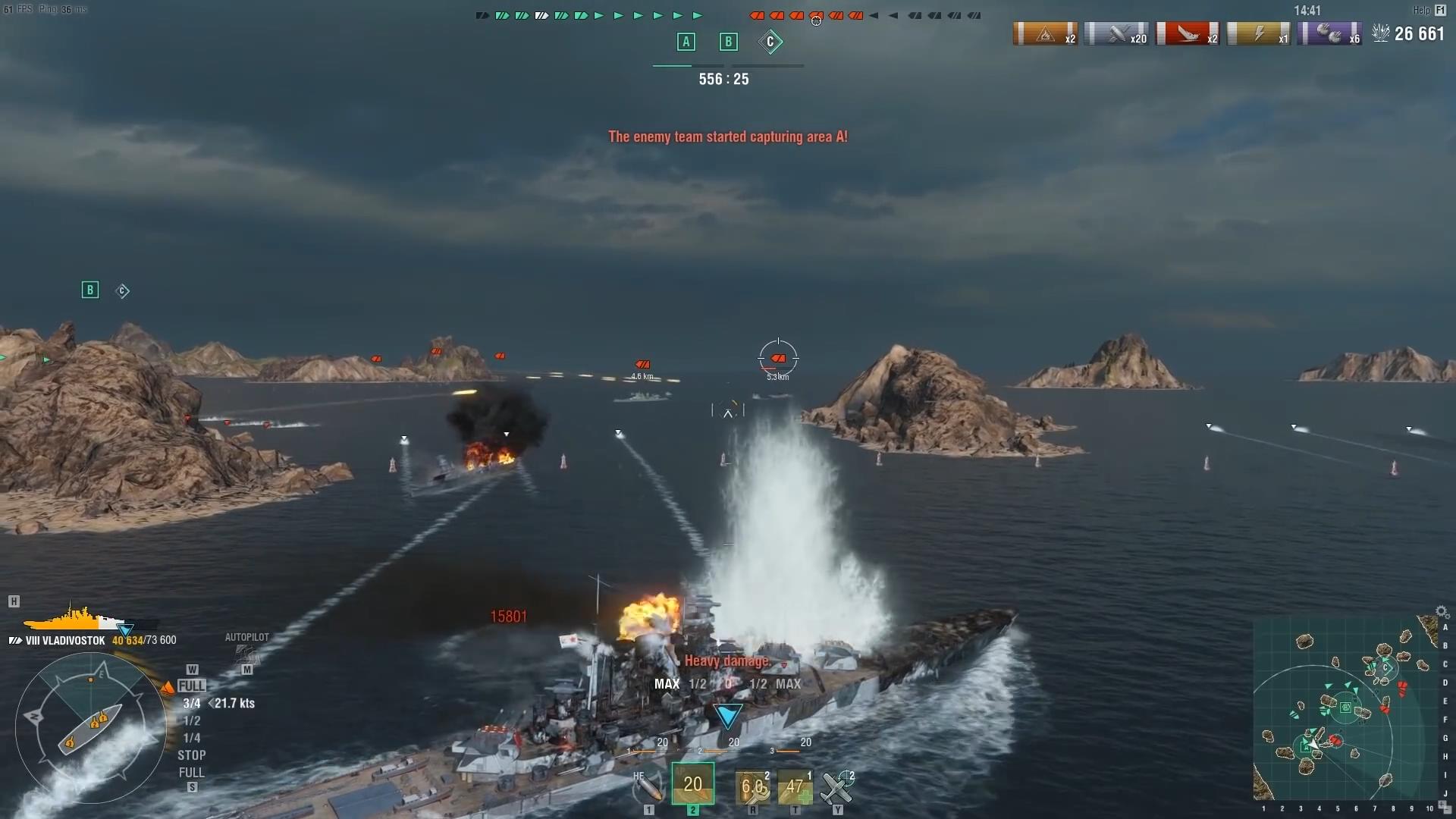The width and height of the screenshot is (1456, 819).
Task: Click capture point B on the minimap
Action: [1345, 708]
